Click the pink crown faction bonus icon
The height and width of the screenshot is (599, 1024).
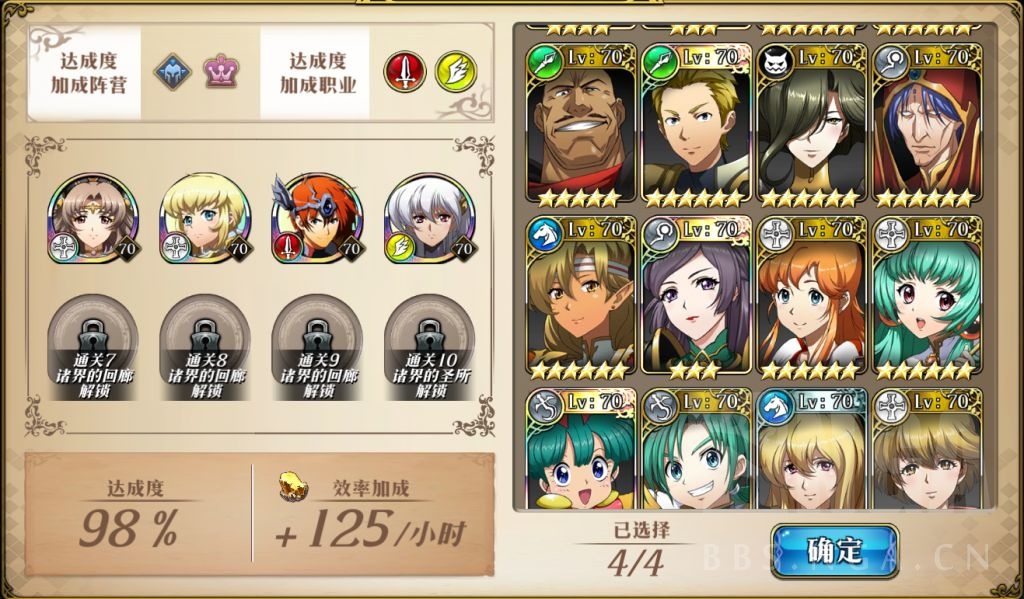point(220,72)
